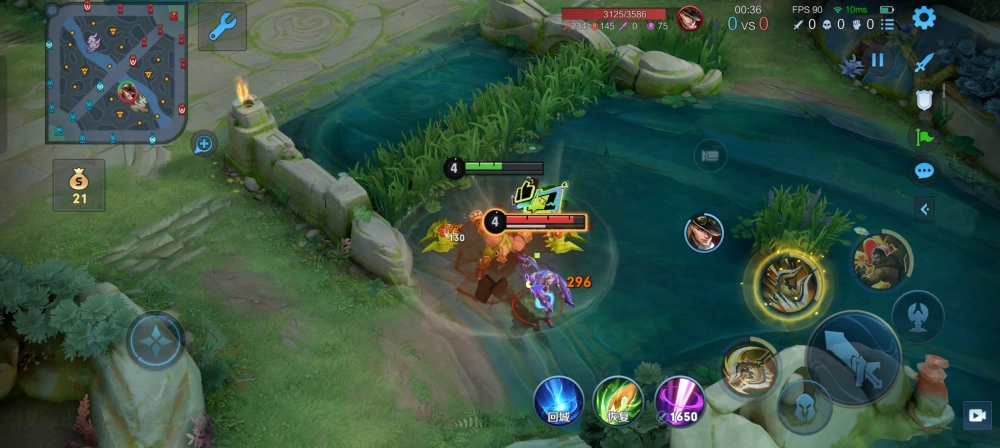The width and height of the screenshot is (1000, 448).
Task: Open the minimap
Action: (x=116, y=72)
